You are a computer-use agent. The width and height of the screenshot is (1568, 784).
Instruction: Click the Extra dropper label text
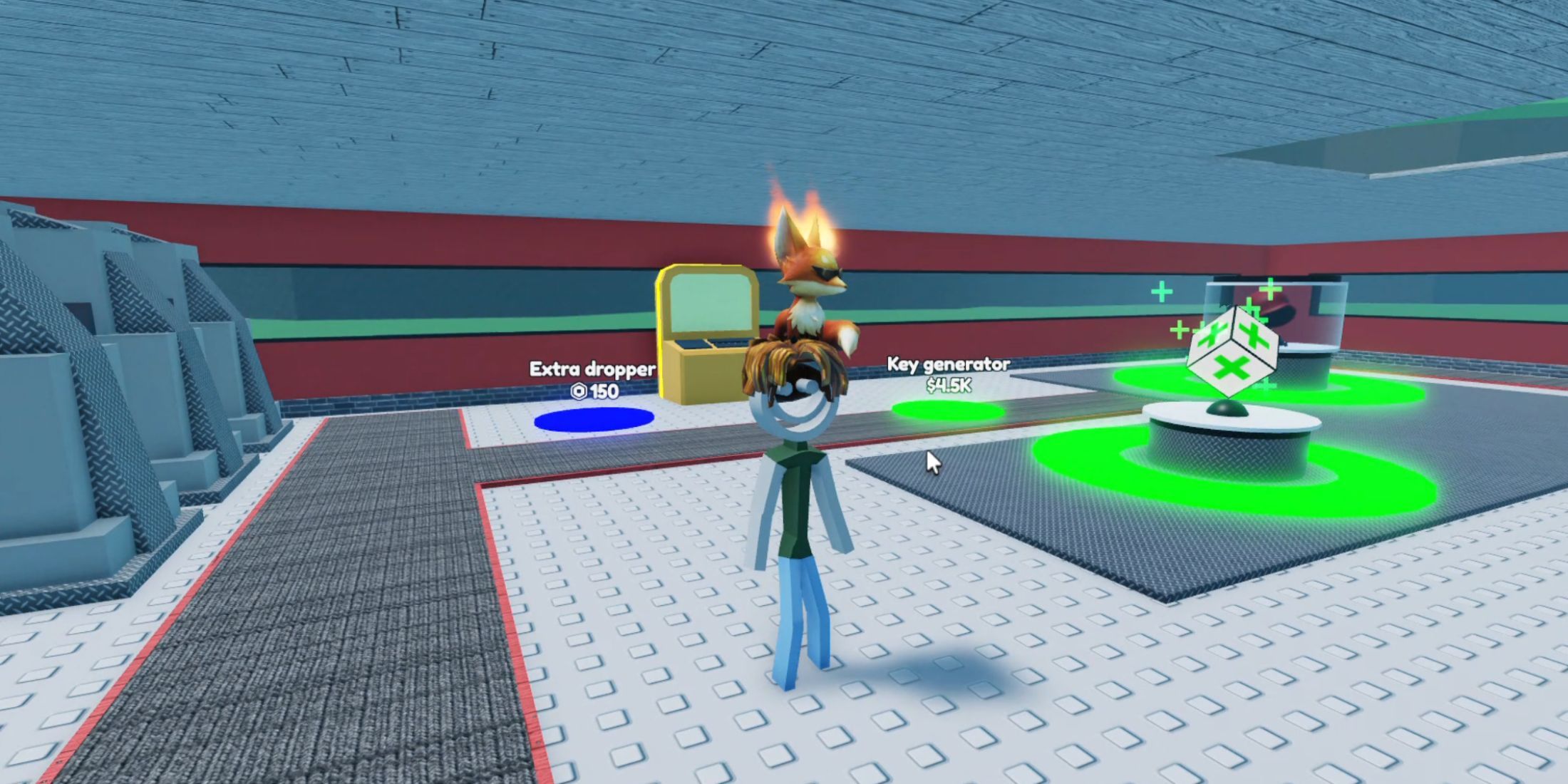point(592,369)
